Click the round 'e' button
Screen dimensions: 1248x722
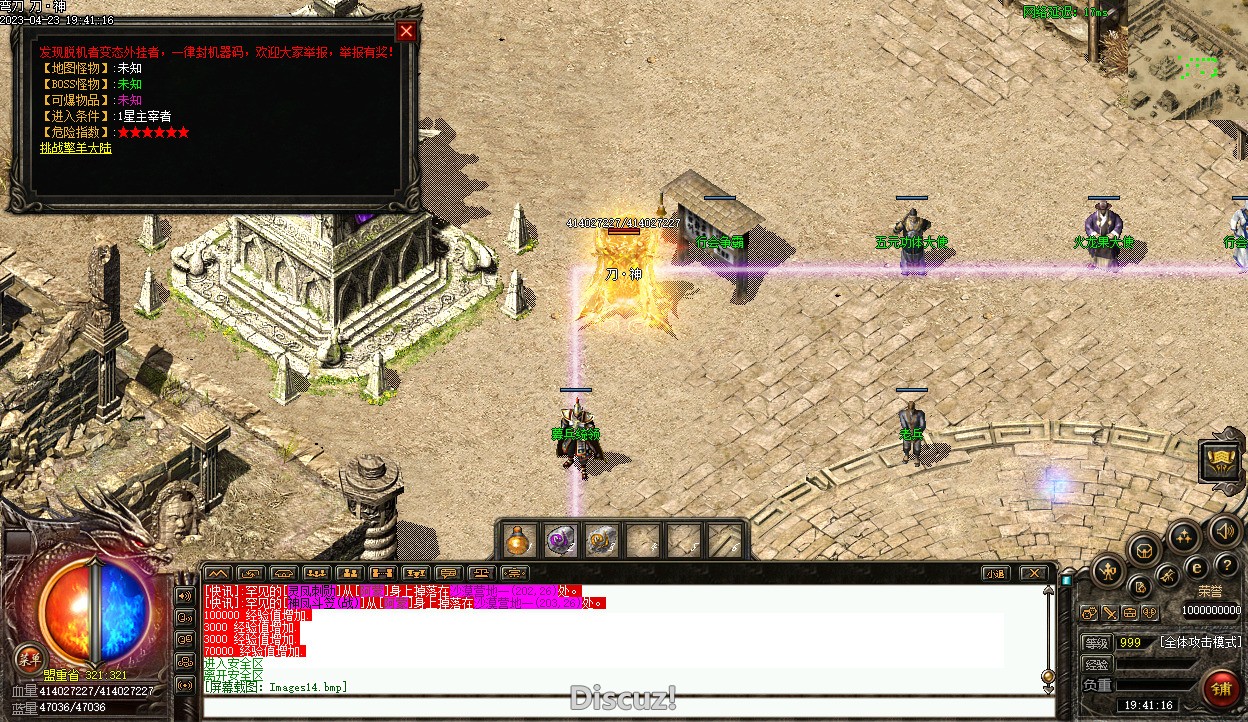(x=1197, y=567)
